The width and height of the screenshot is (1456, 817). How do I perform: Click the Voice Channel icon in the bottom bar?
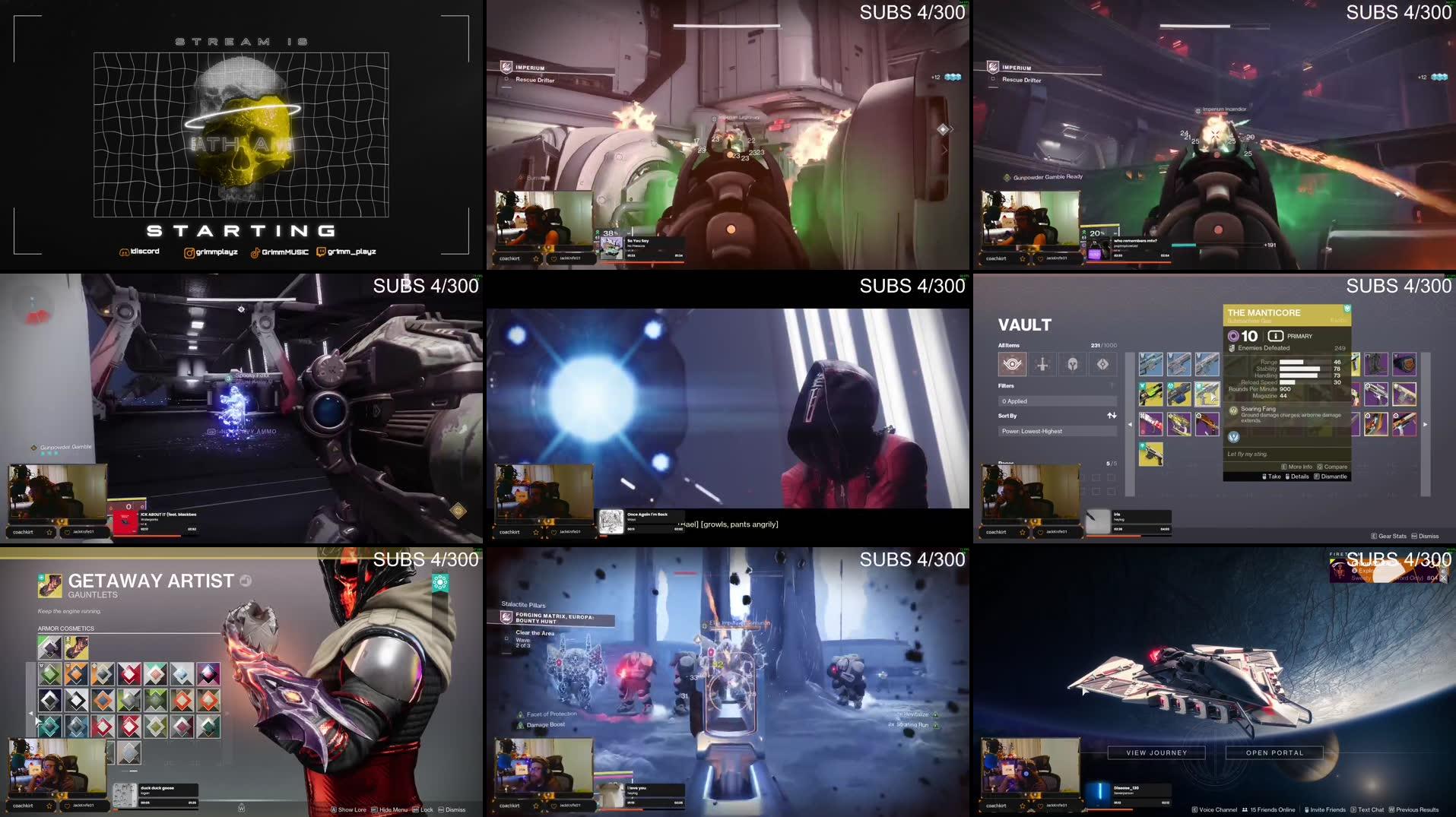(x=1195, y=809)
